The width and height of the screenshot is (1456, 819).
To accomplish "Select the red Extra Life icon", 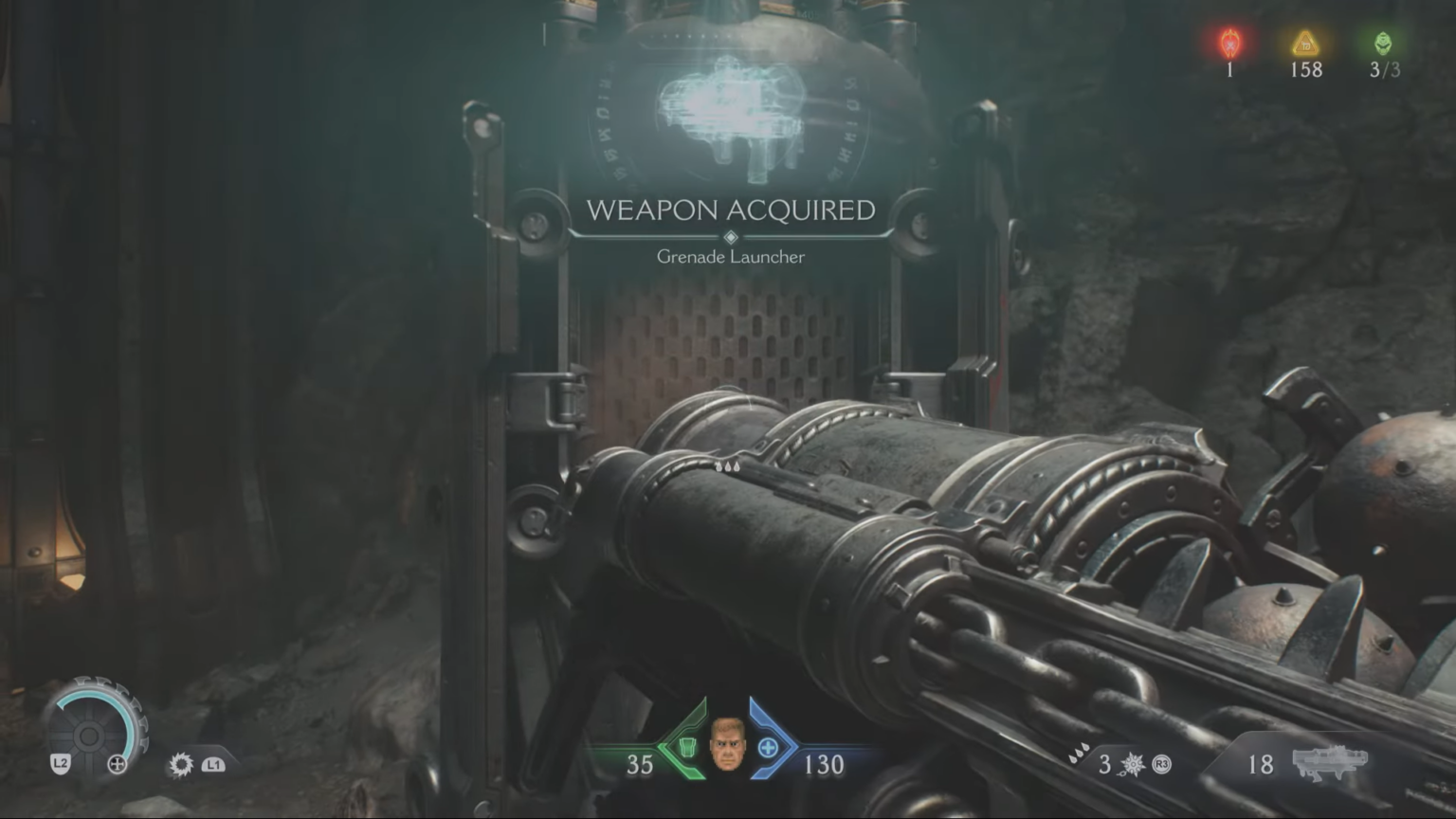I will coord(1229,43).
